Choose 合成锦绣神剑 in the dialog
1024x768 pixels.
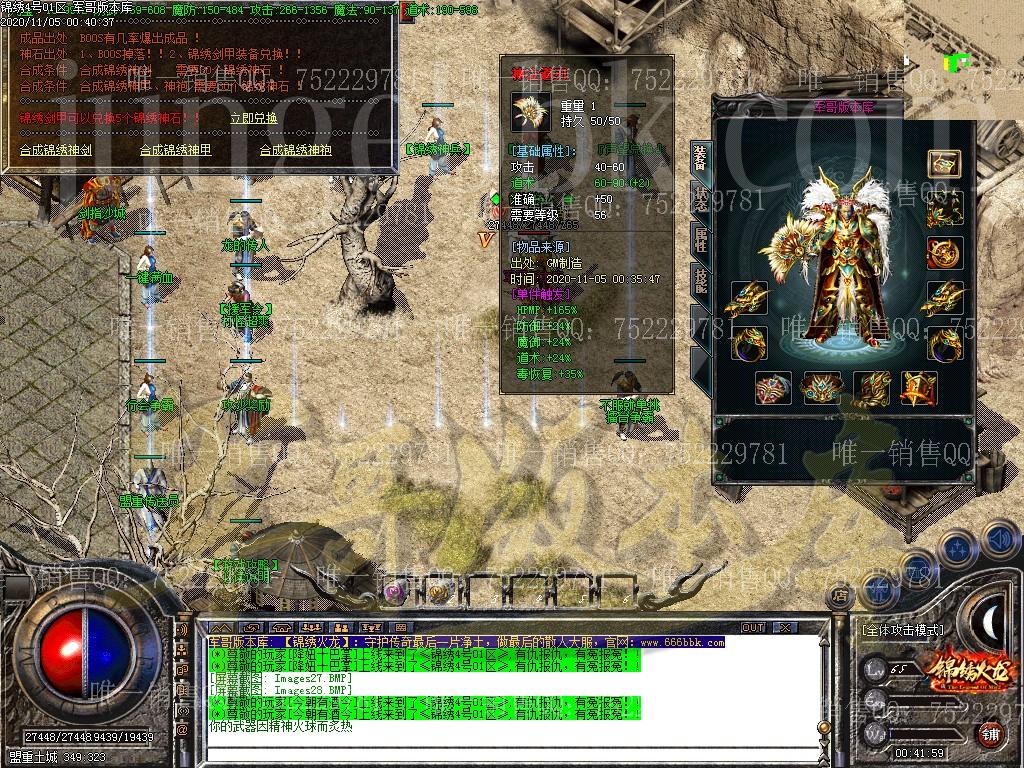(56, 151)
